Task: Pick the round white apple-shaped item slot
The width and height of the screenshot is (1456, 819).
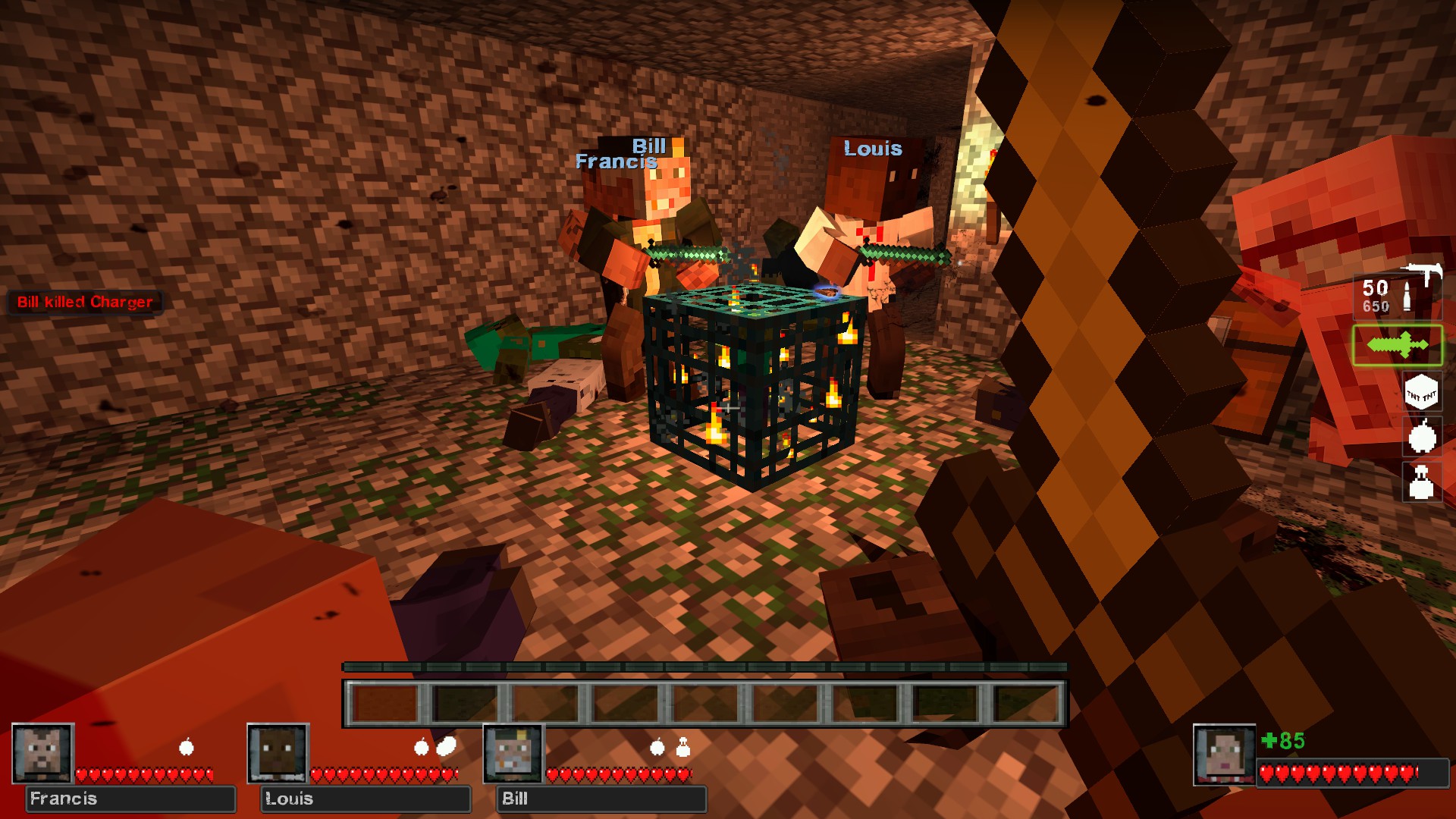Action: pyautogui.click(x=1422, y=438)
